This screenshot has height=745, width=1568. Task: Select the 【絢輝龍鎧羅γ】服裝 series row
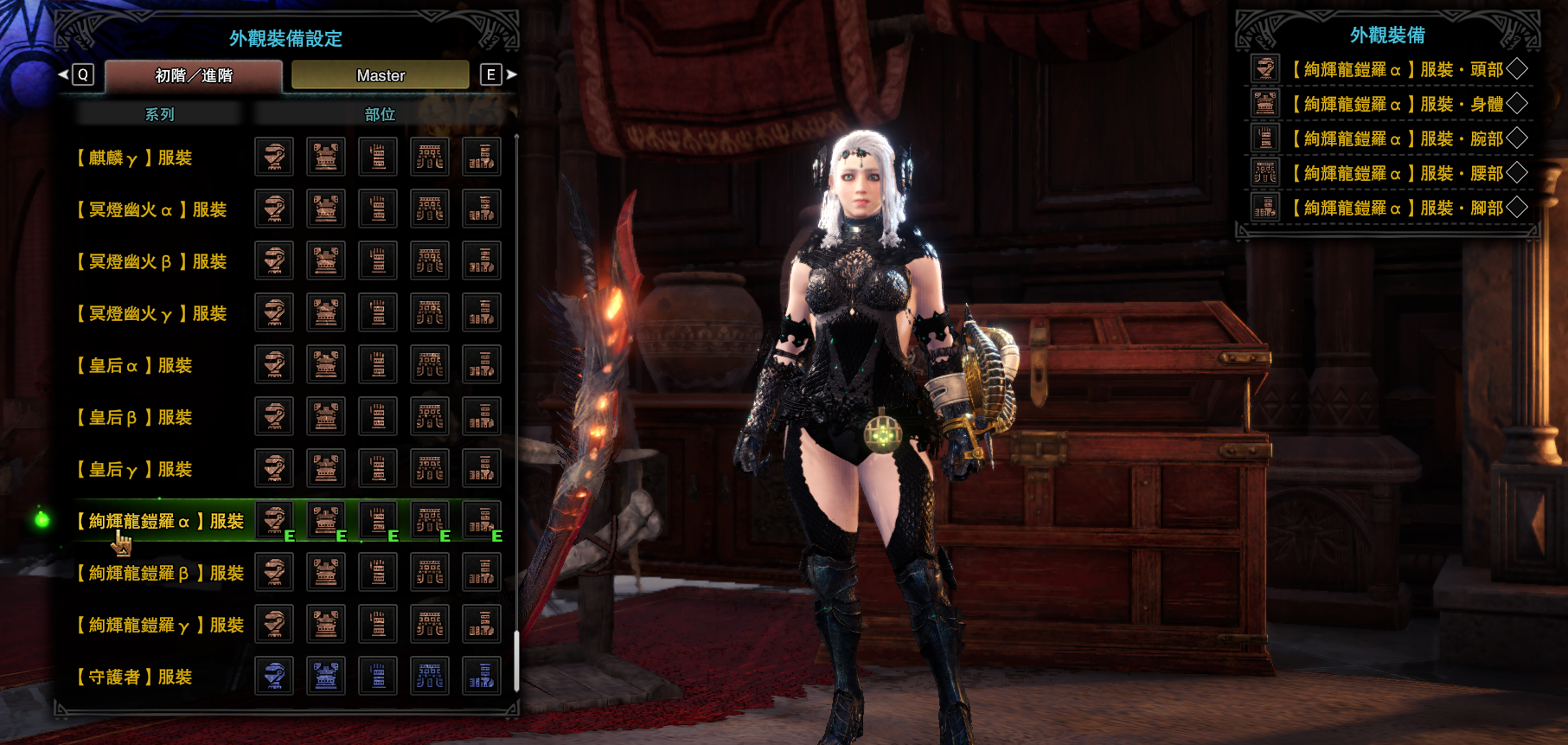click(x=160, y=625)
